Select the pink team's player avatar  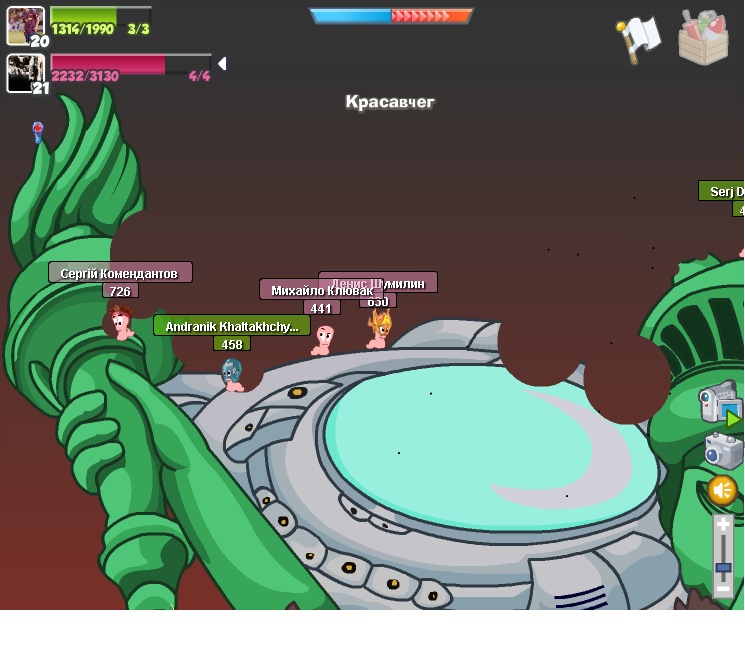click(25, 72)
